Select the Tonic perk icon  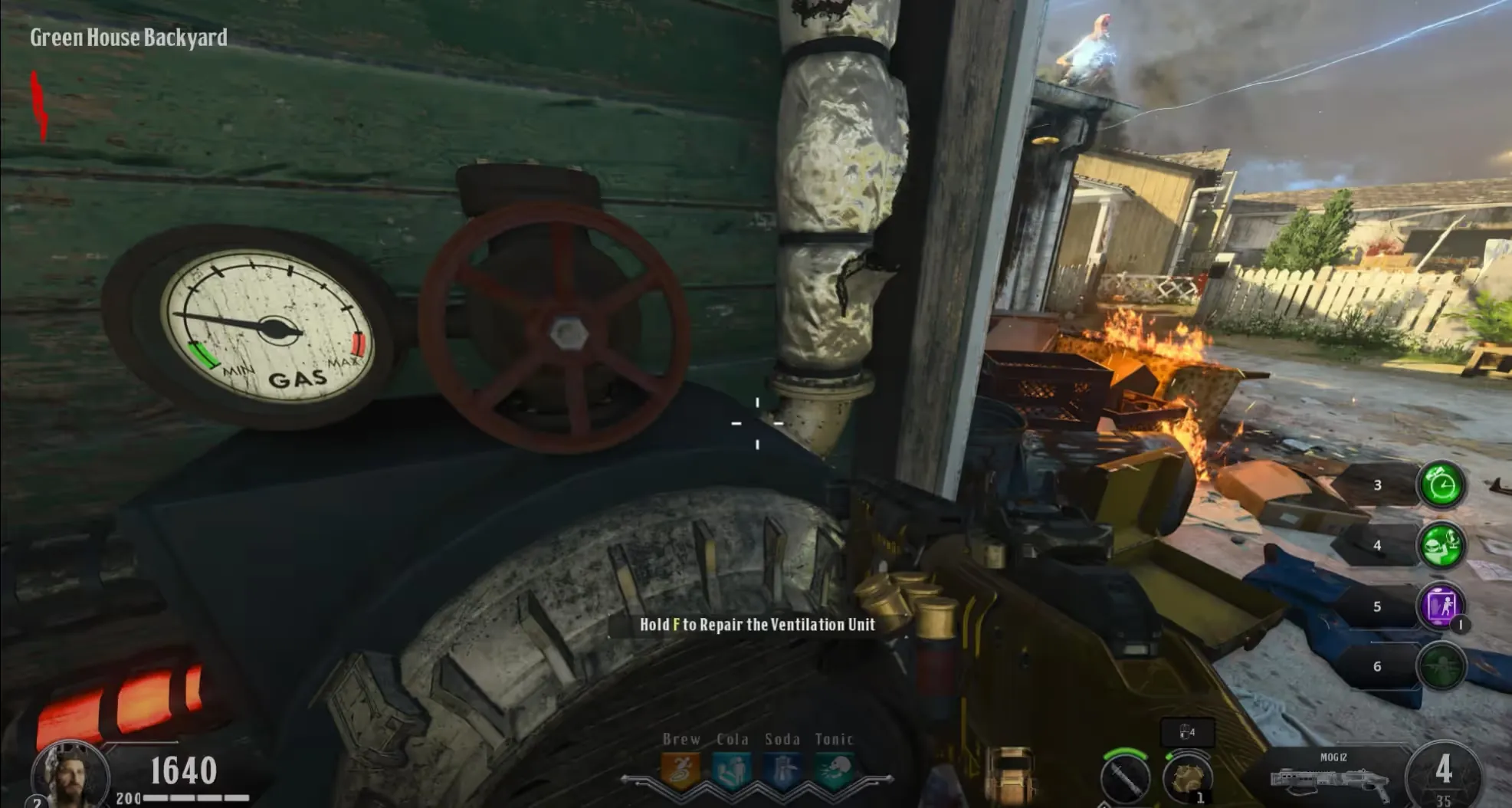[x=834, y=770]
